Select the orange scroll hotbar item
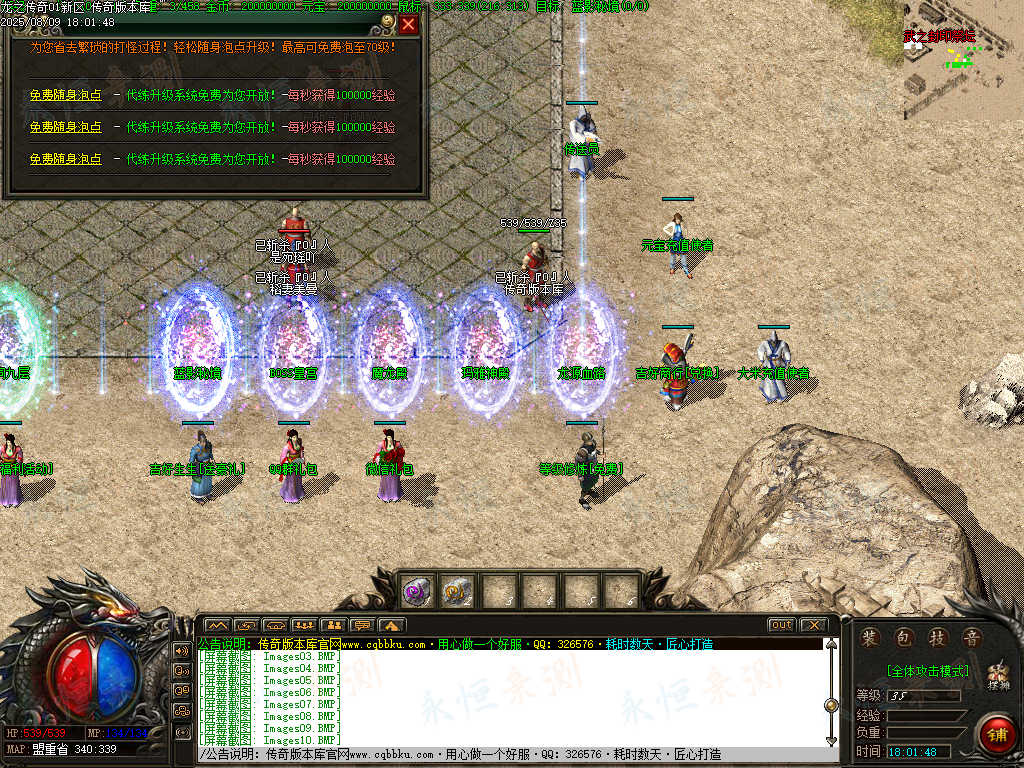This screenshot has width=1024, height=768. tap(456, 591)
